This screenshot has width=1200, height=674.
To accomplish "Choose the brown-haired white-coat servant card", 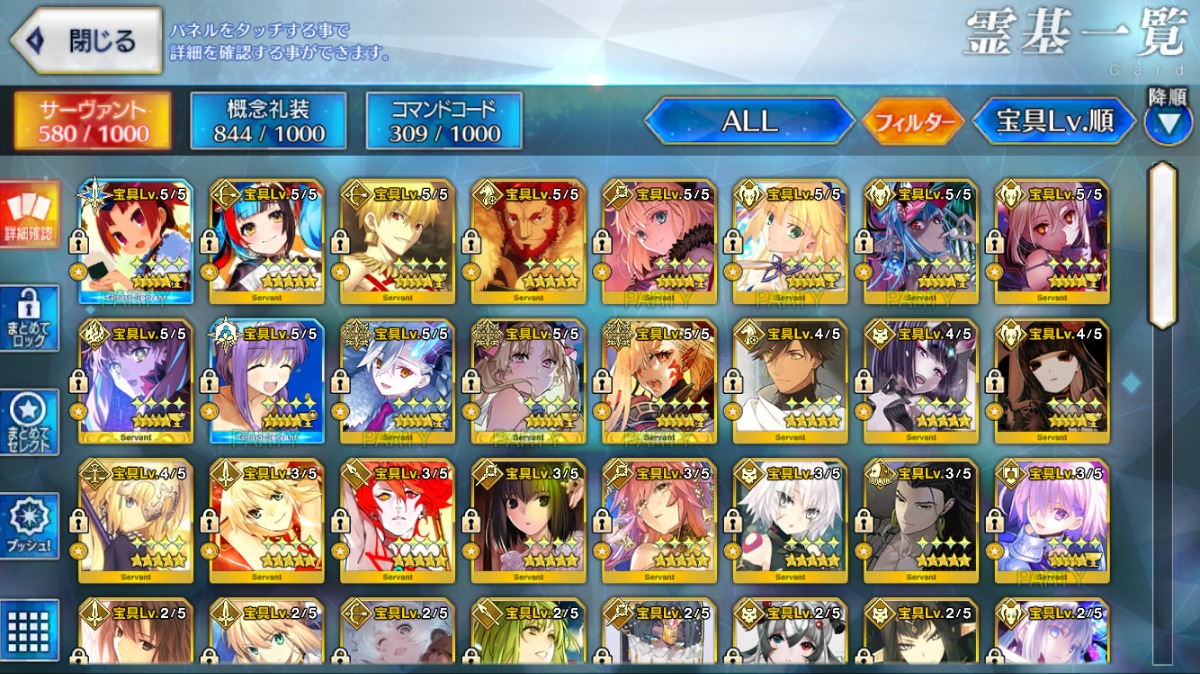I will pos(790,382).
